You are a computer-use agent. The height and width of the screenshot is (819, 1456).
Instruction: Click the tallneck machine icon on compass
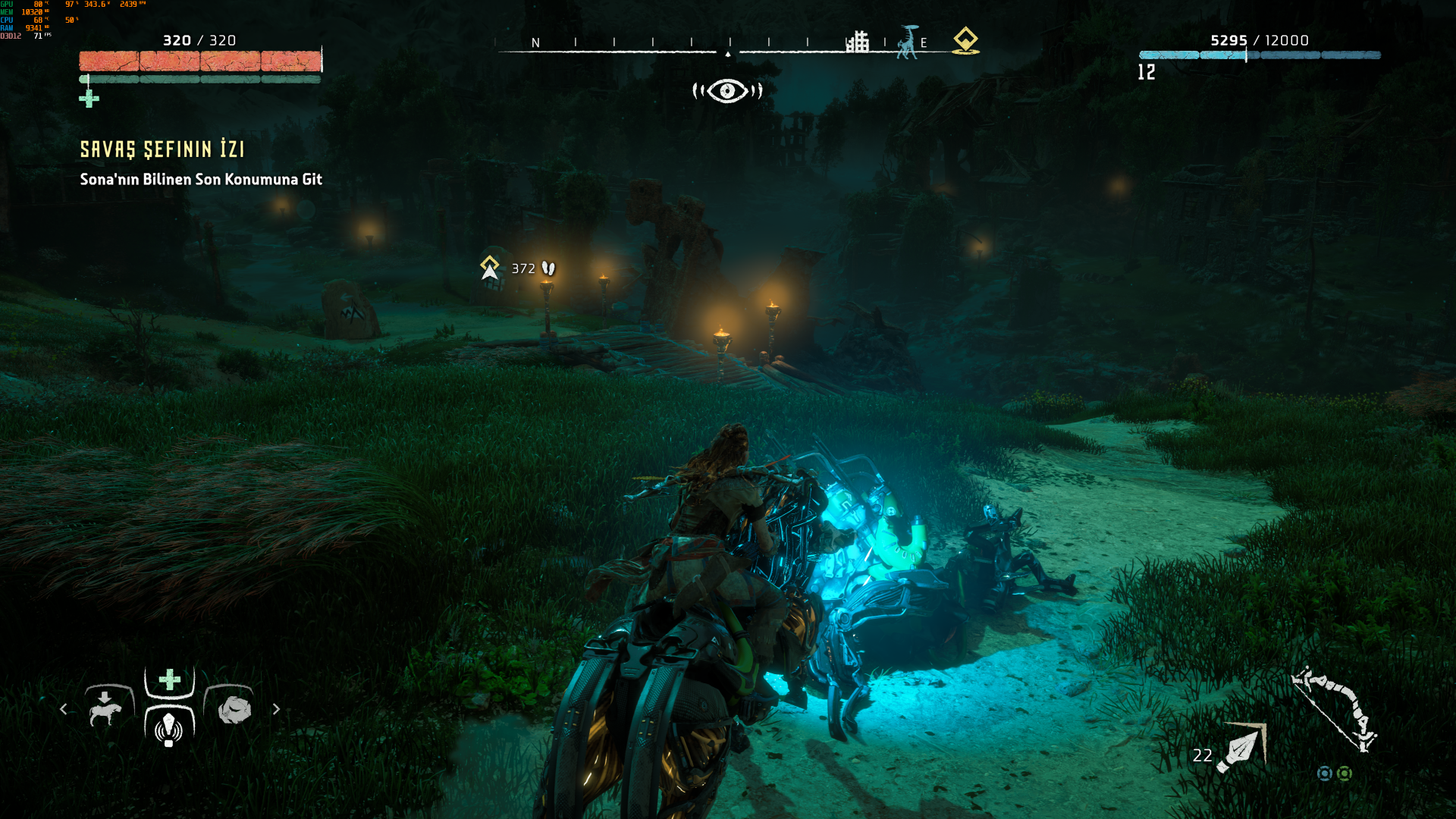tap(907, 42)
